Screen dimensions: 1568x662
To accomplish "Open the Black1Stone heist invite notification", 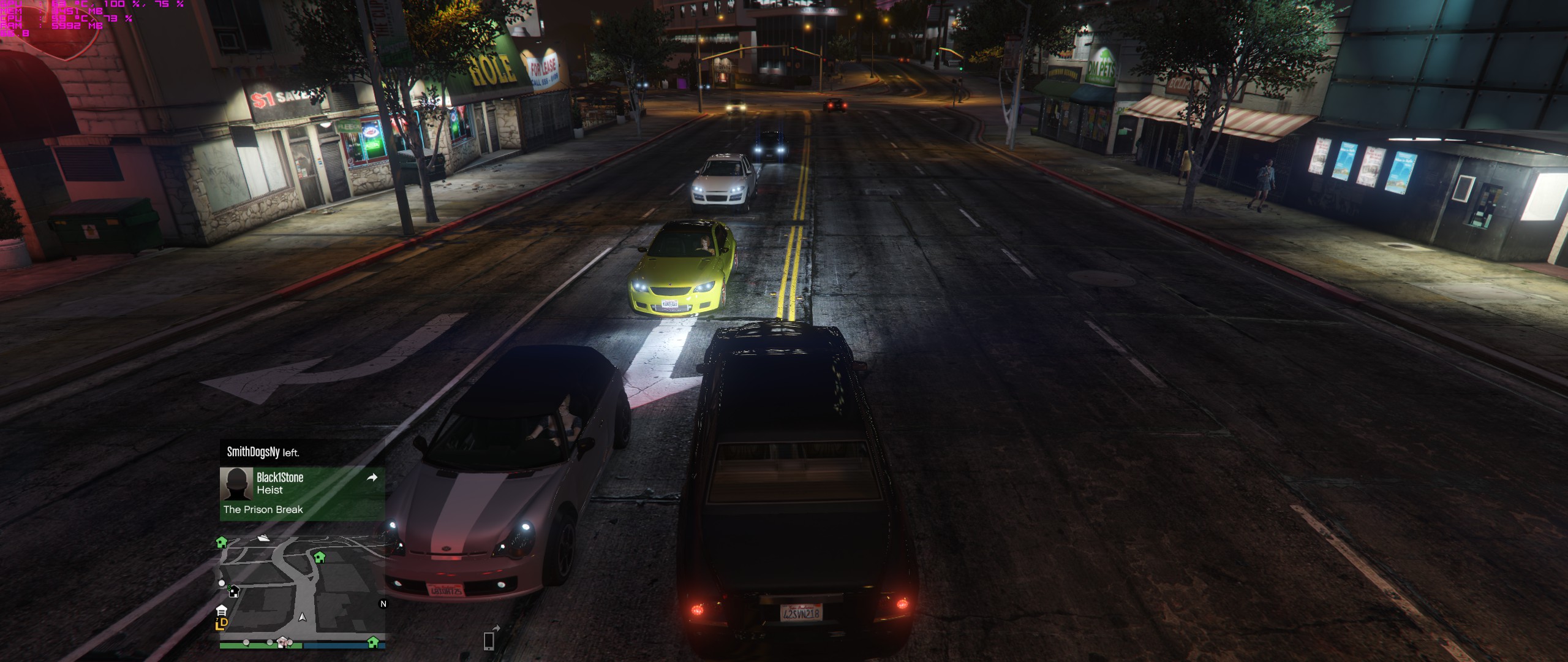I will pos(302,493).
